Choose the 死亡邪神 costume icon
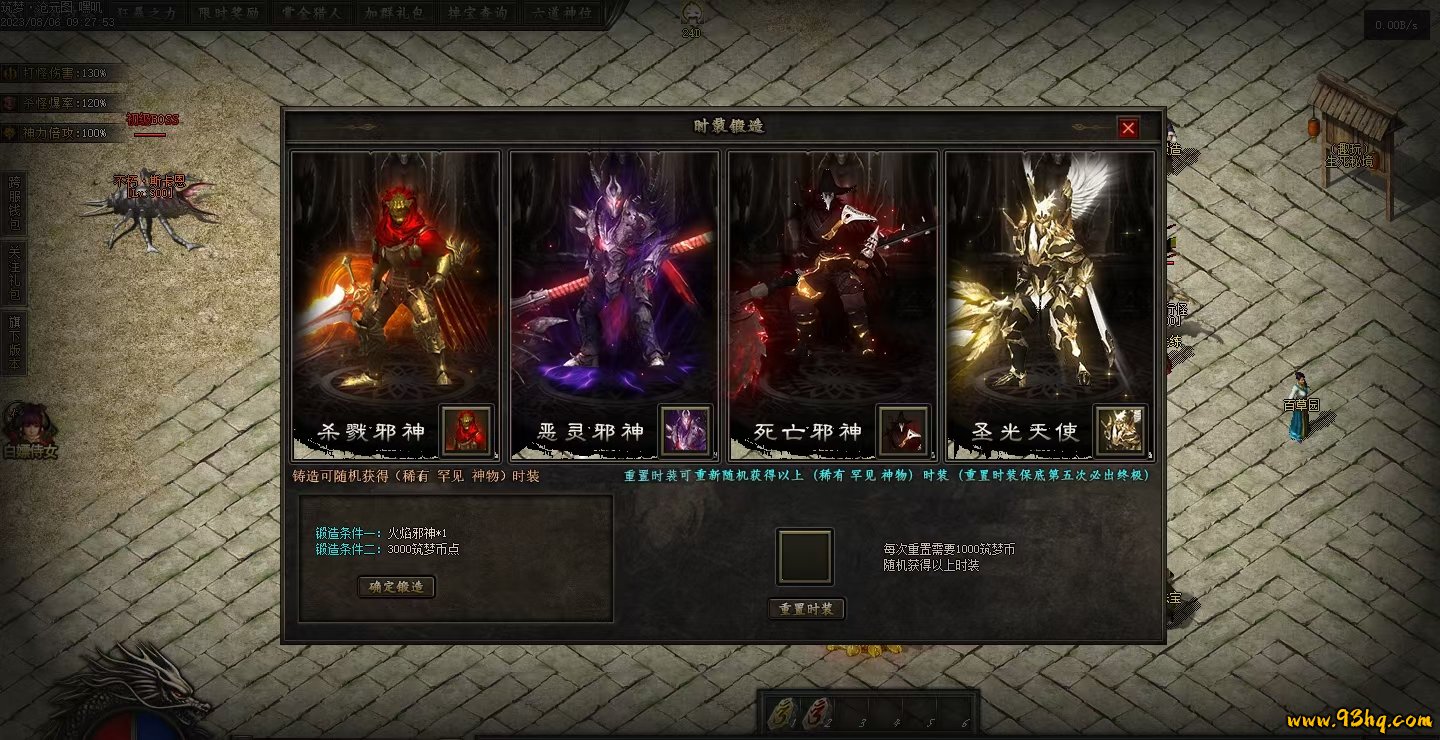This screenshot has width=1440, height=740. pos(903,431)
